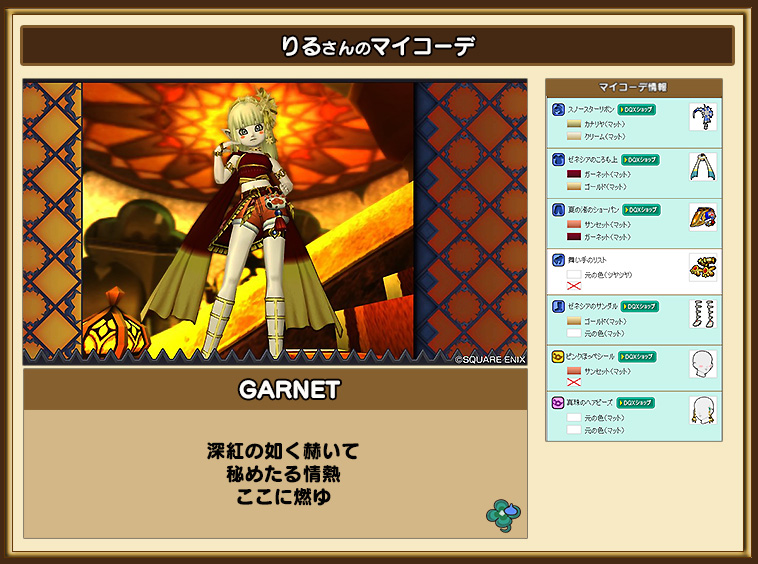Open DQX Shop link for 夏の海のショーパン

[x=641, y=209]
